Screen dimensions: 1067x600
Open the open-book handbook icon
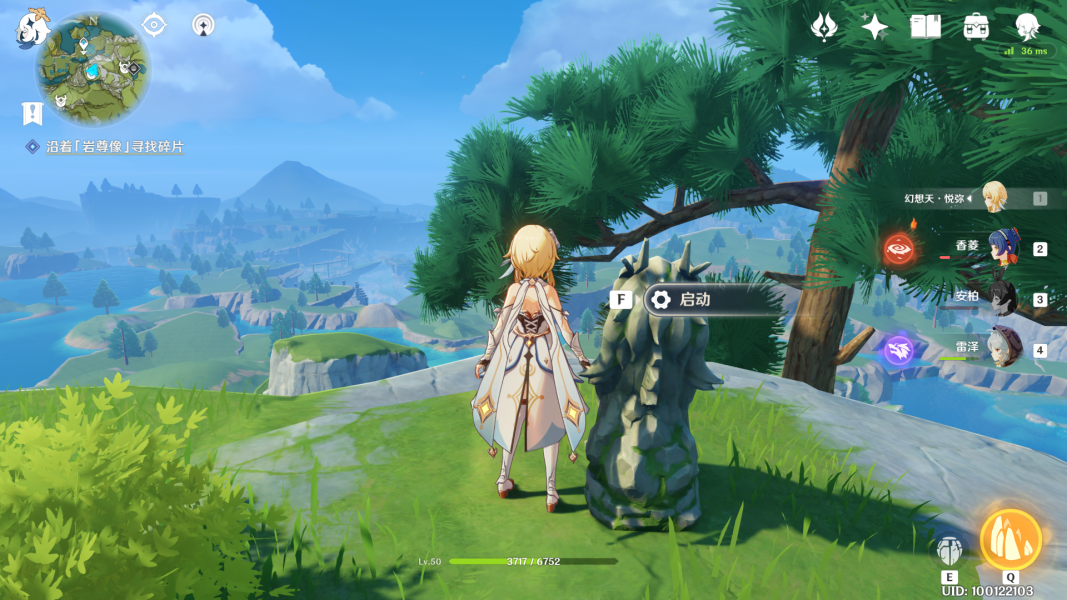coord(926,27)
